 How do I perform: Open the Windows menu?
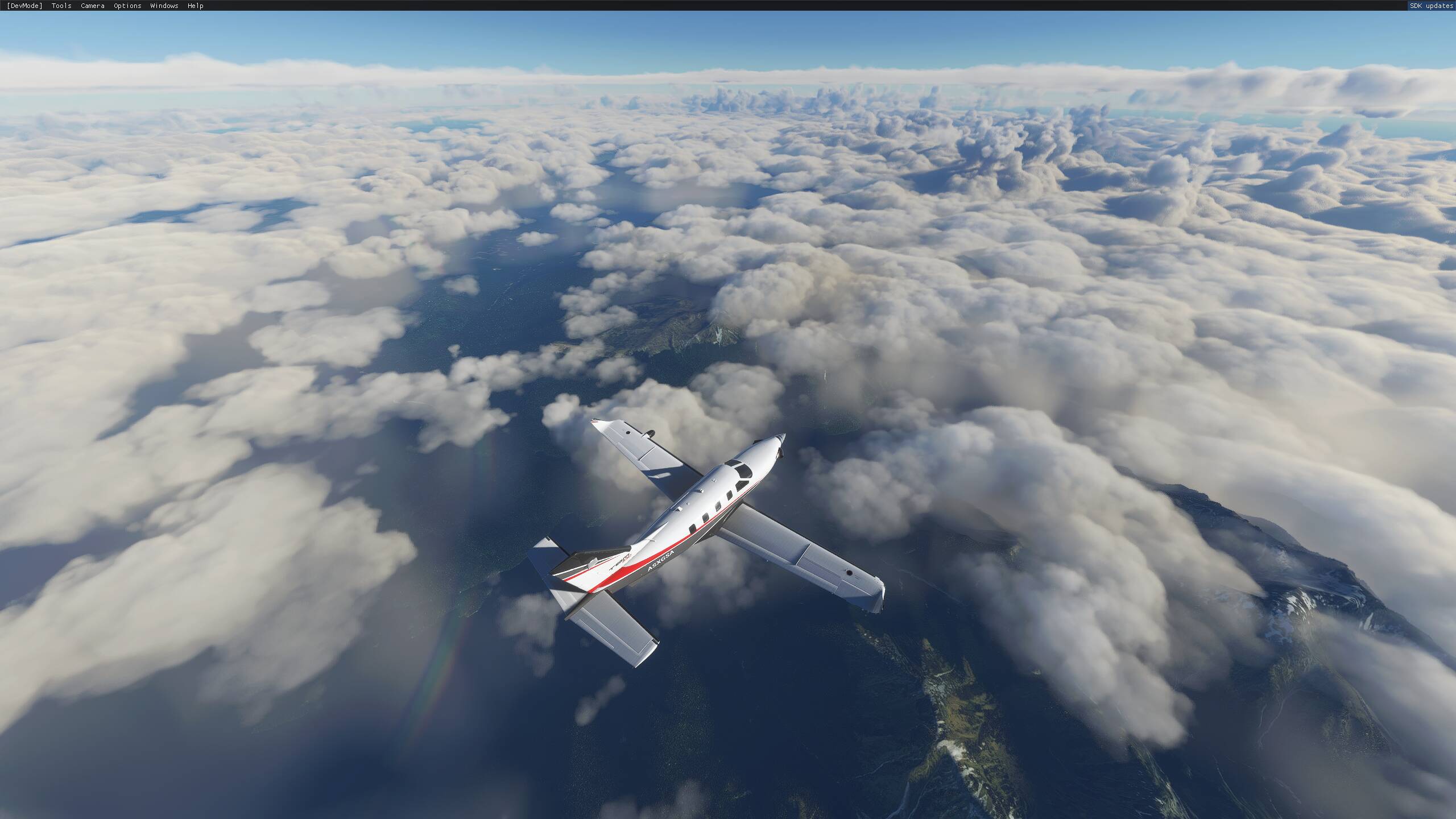click(x=164, y=6)
